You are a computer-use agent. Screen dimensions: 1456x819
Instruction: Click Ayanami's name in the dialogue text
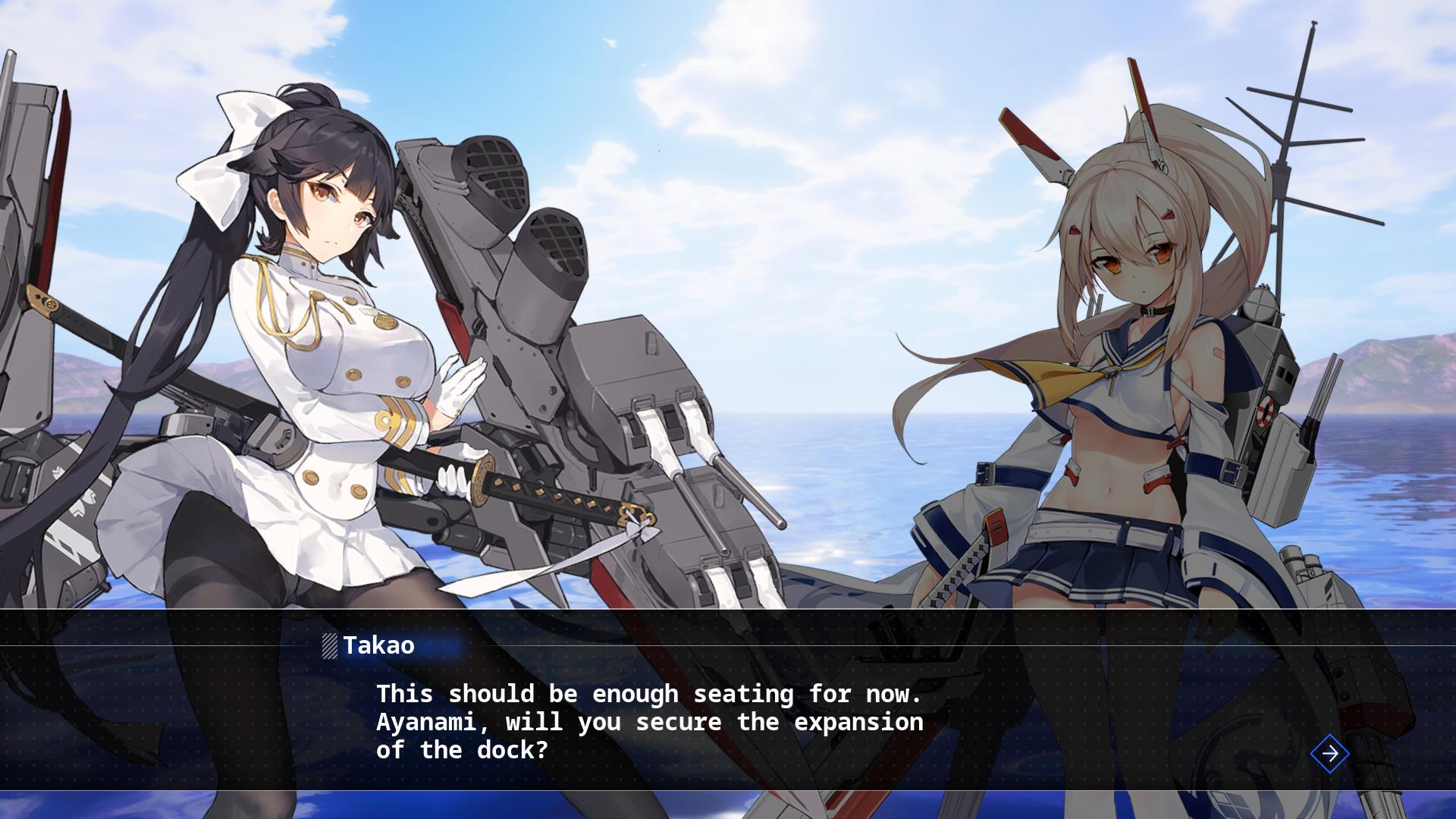pyautogui.click(x=427, y=722)
